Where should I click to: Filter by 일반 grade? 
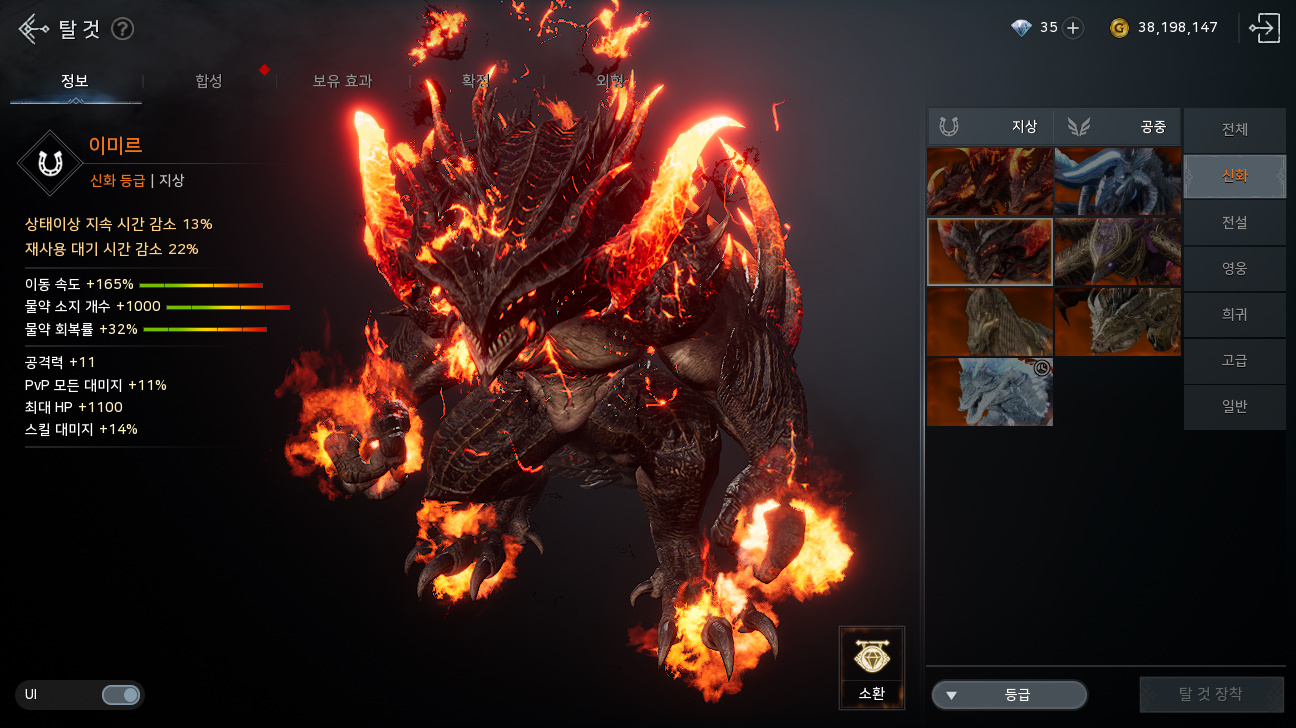1234,406
